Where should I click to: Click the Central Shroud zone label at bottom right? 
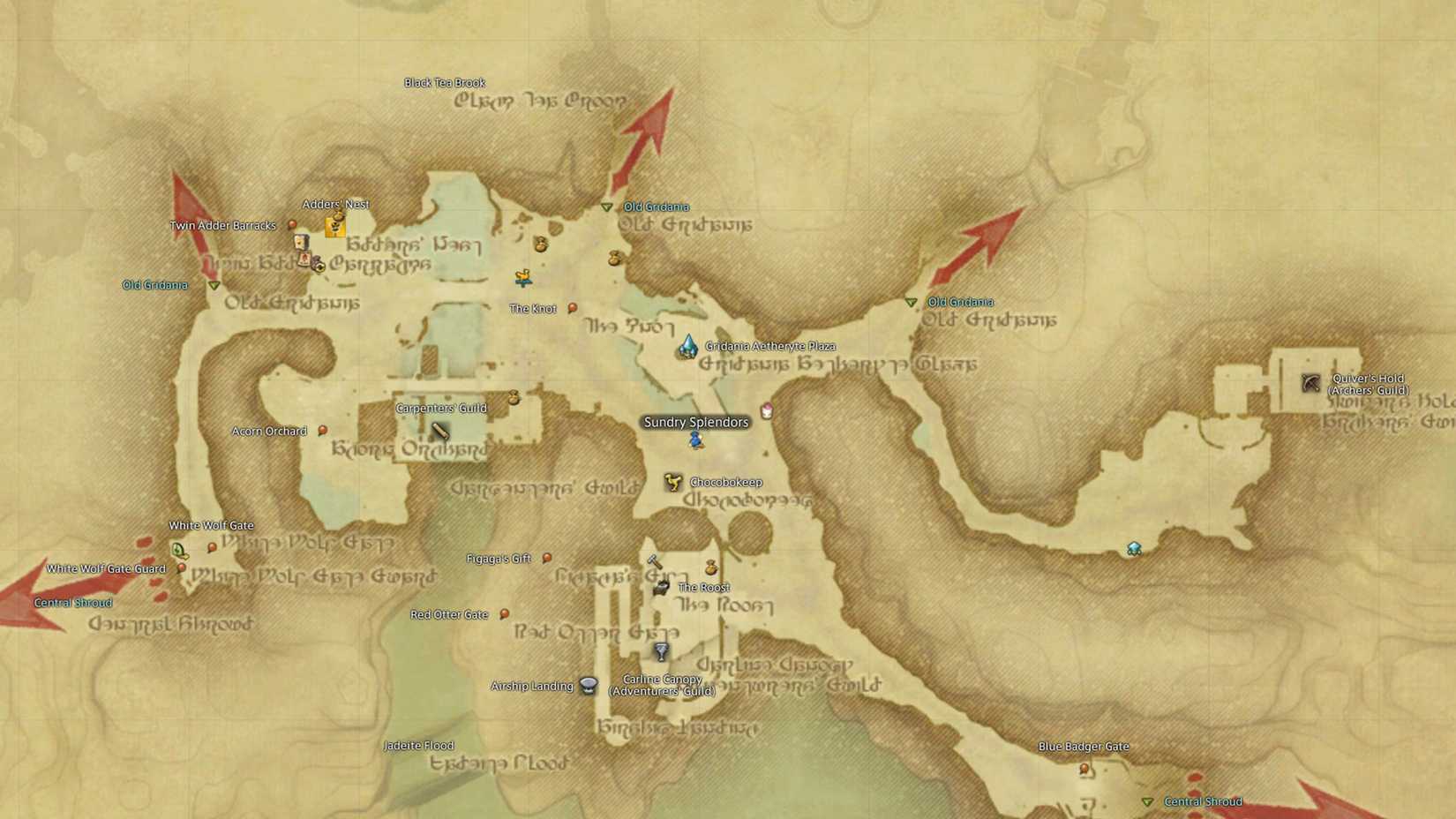pos(1203,801)
